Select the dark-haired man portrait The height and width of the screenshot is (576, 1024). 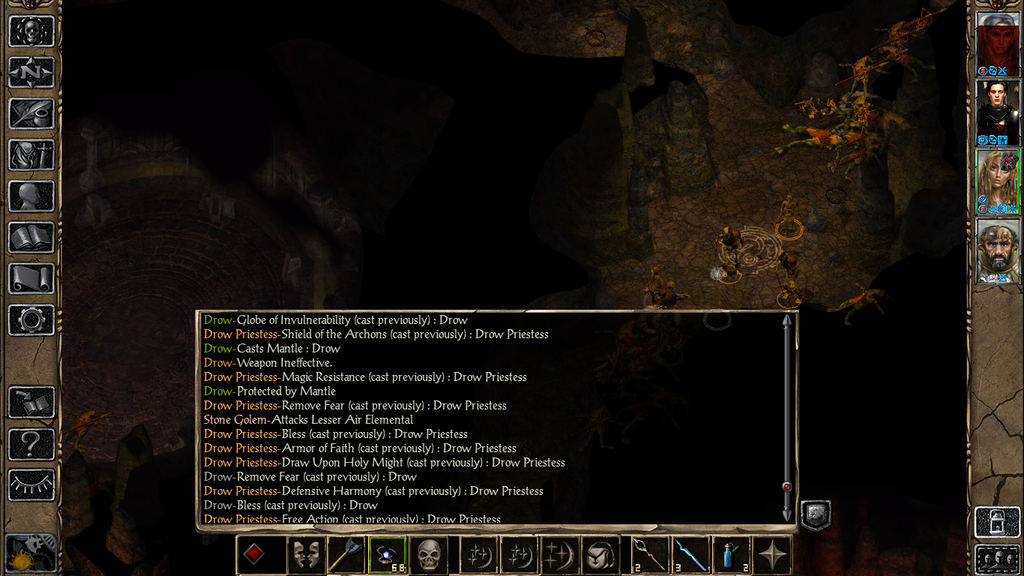[x=997, y=110]
